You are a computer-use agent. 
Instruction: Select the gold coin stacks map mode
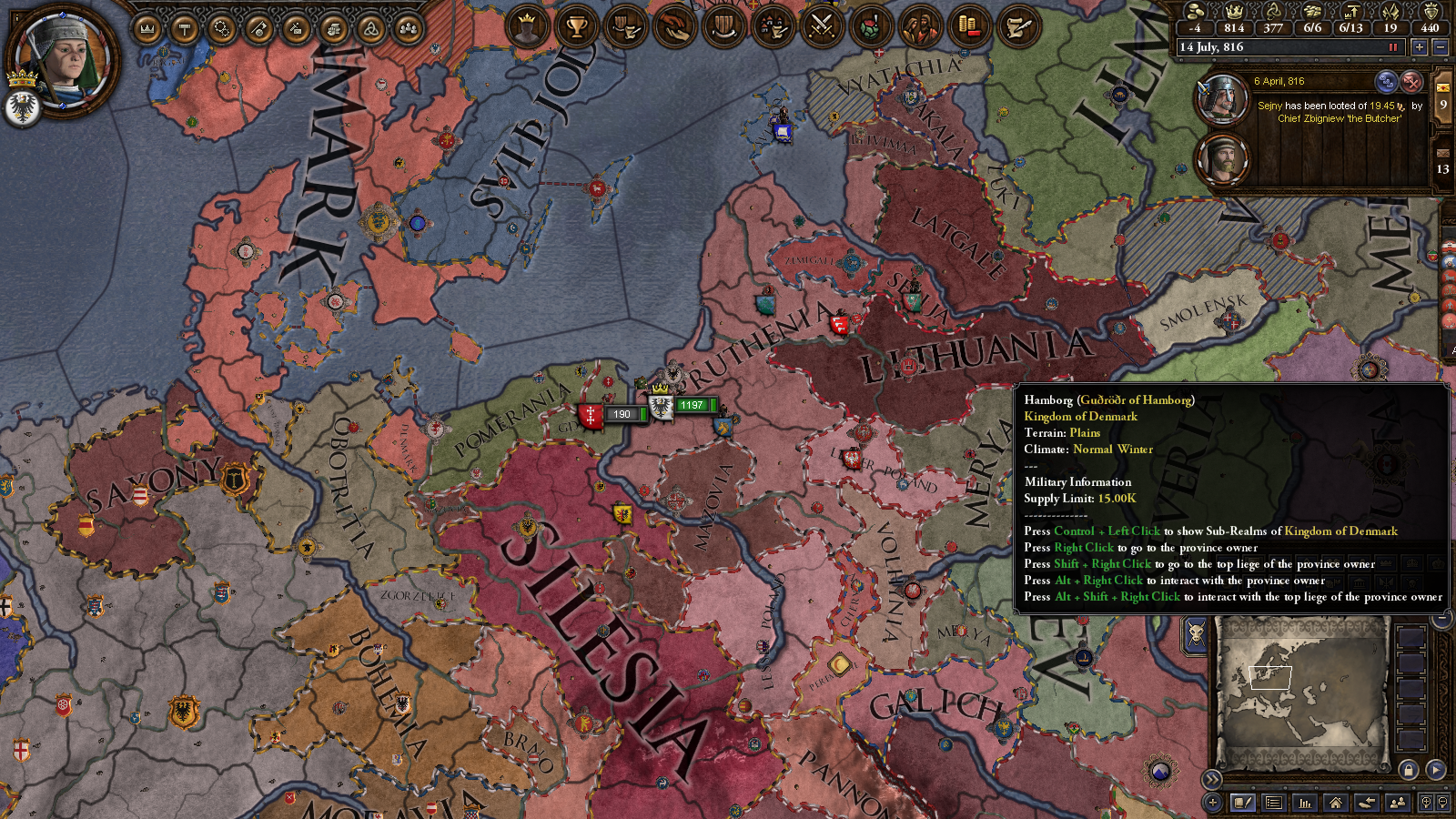click(x=969, y=26)
